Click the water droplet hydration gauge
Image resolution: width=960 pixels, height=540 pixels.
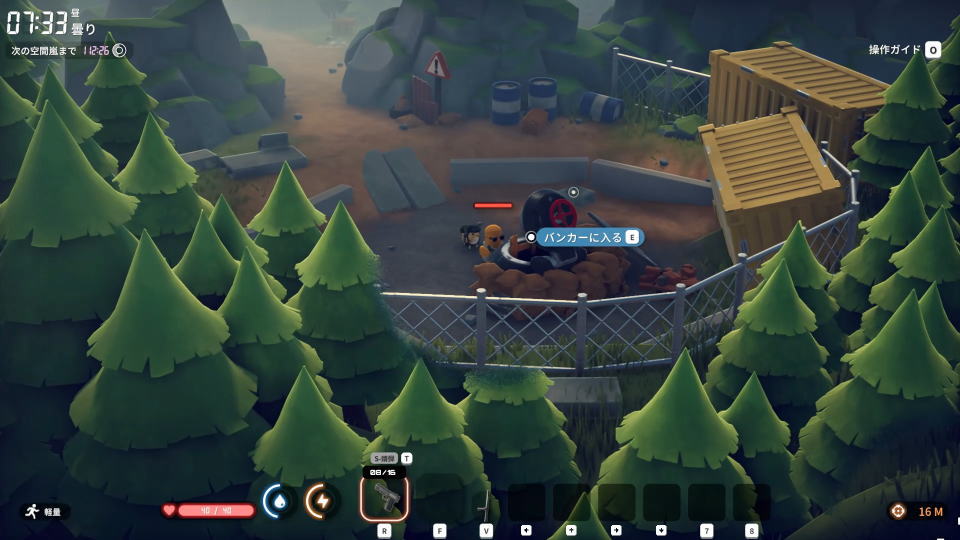[x=278, y=500]
